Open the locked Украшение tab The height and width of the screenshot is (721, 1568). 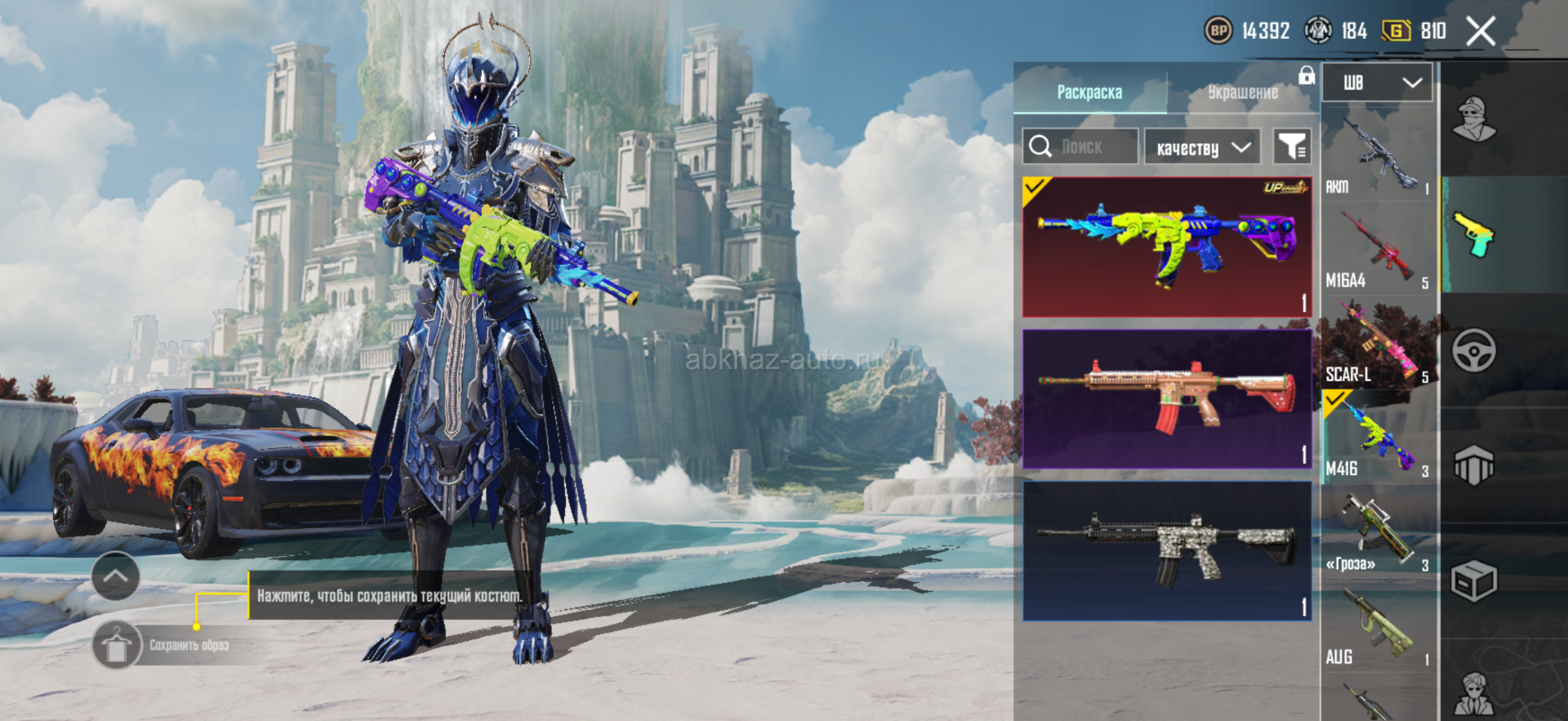1243,92
